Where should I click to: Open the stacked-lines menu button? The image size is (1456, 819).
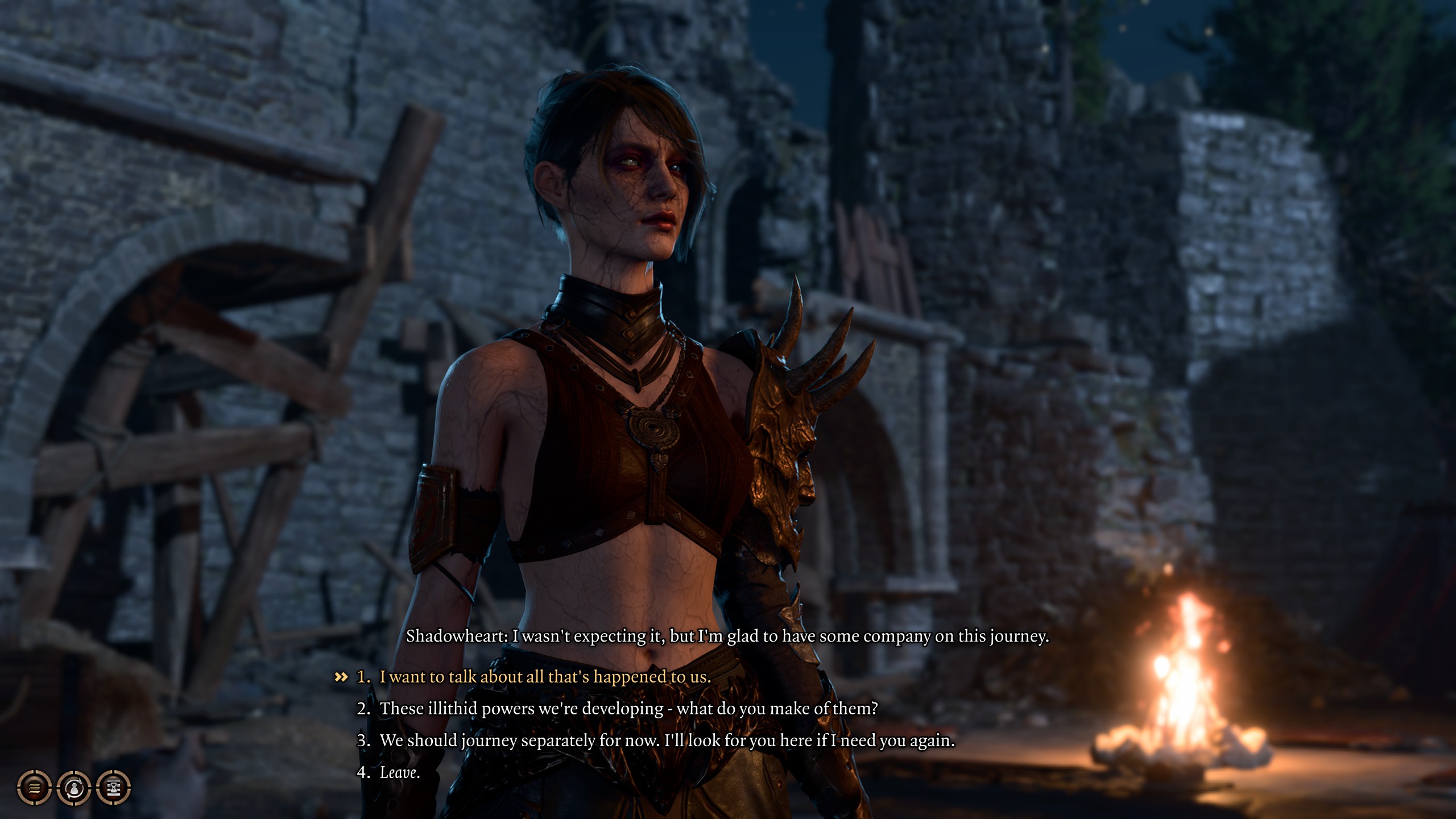point(35,788)
